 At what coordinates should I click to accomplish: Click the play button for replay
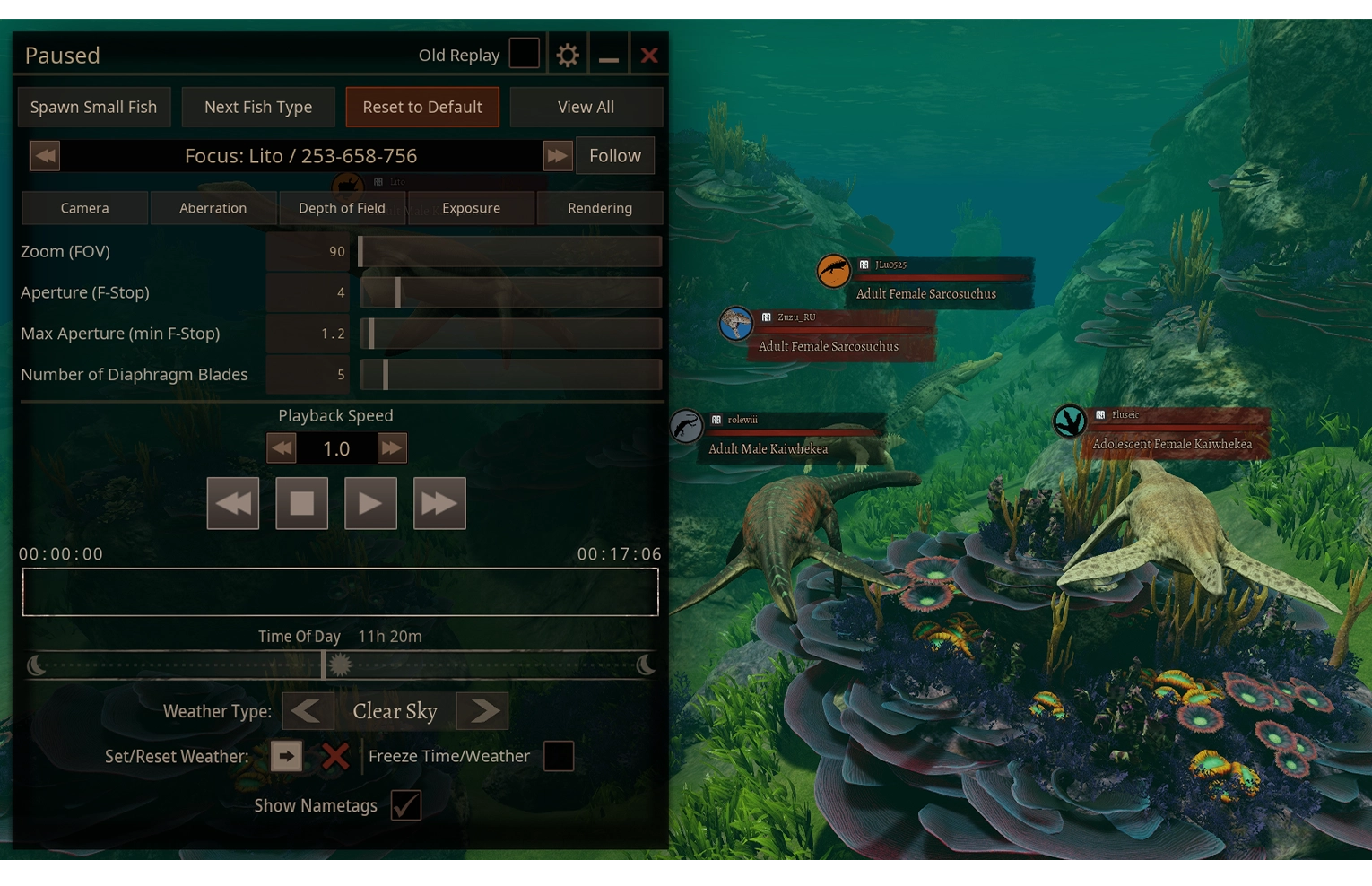coord(370,504)
